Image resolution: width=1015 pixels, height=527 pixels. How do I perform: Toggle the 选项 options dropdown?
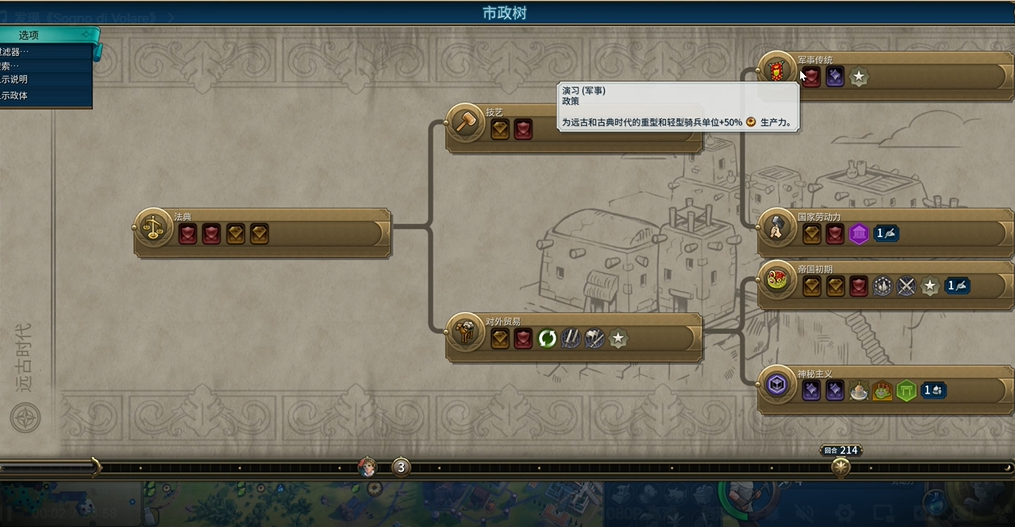[45, 36]
